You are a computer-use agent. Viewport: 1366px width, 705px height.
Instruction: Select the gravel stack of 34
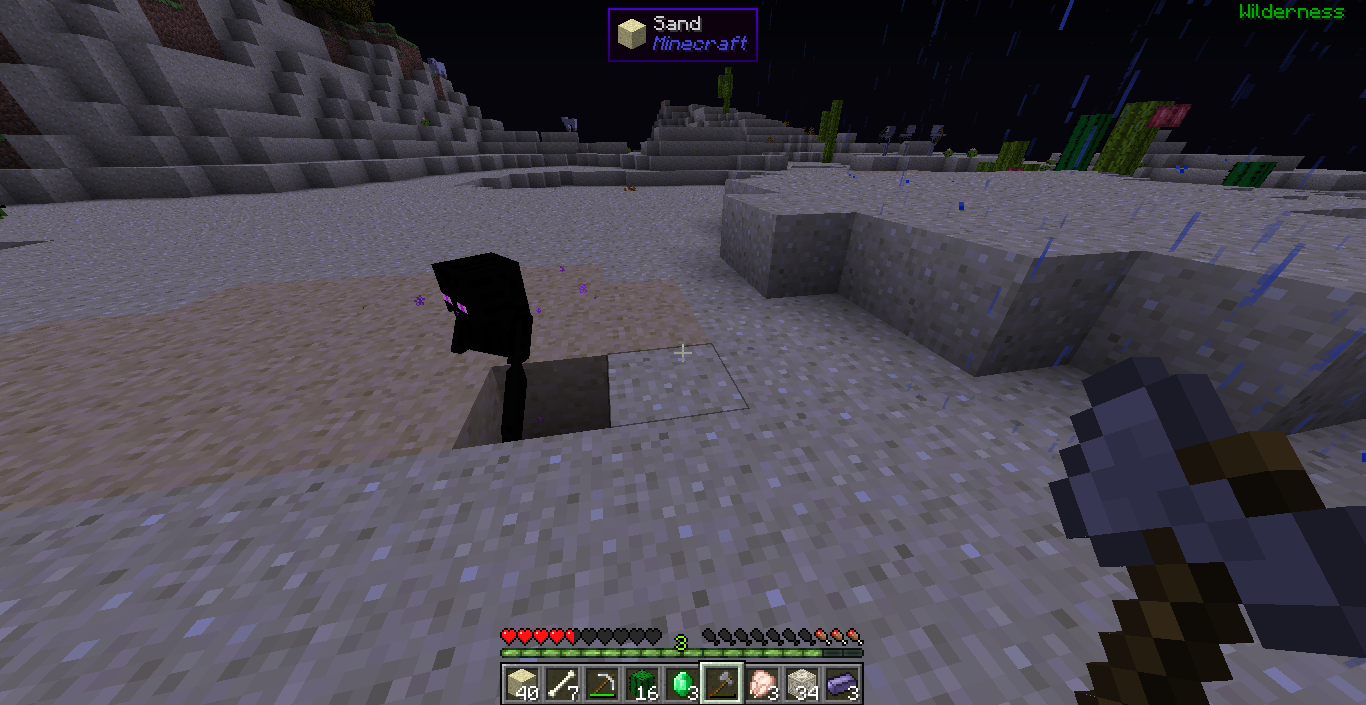pyautogui.click(x=800, y=684)
